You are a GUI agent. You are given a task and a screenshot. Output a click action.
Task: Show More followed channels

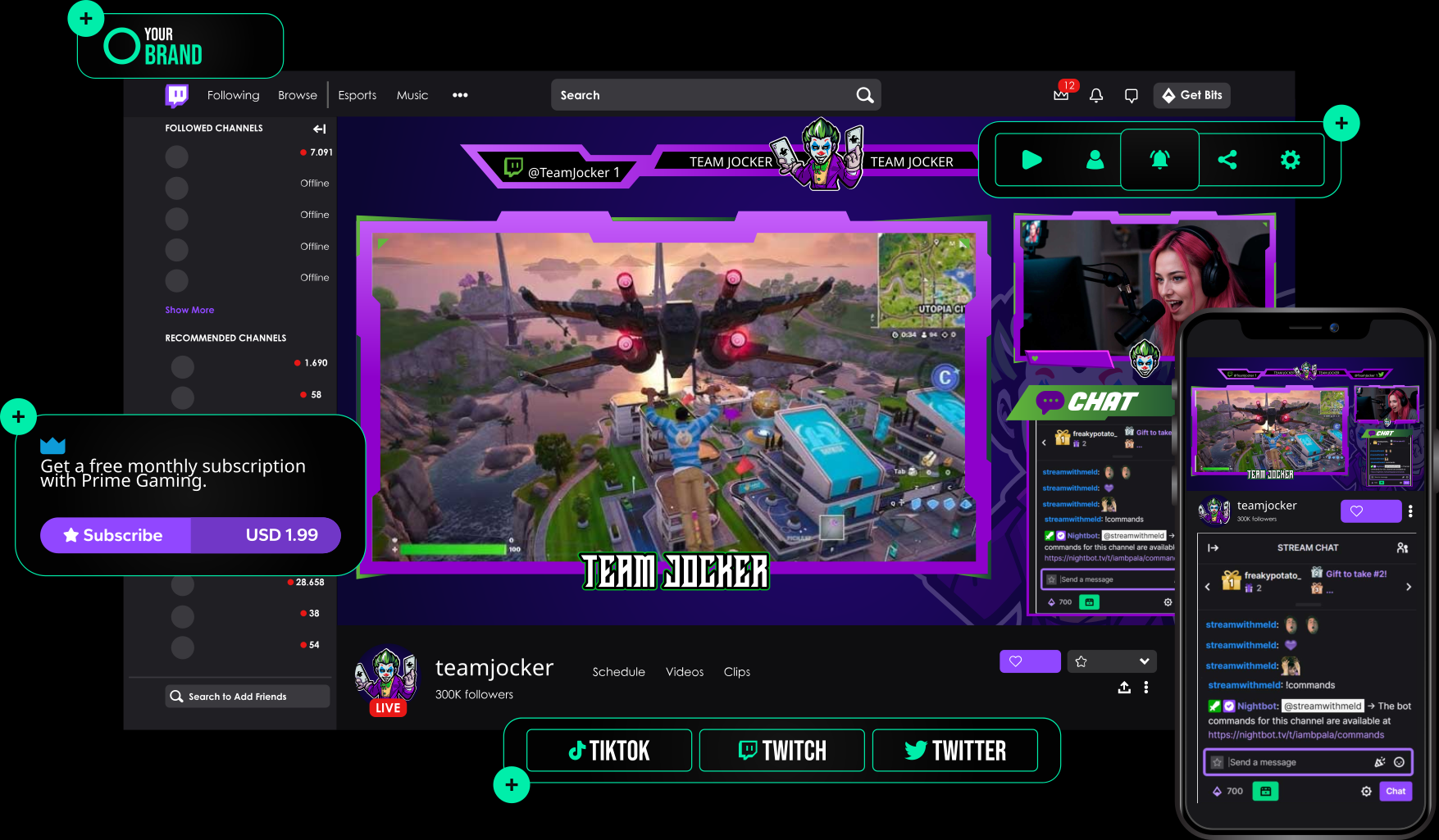pyautogui.click(x=189, y=310)
